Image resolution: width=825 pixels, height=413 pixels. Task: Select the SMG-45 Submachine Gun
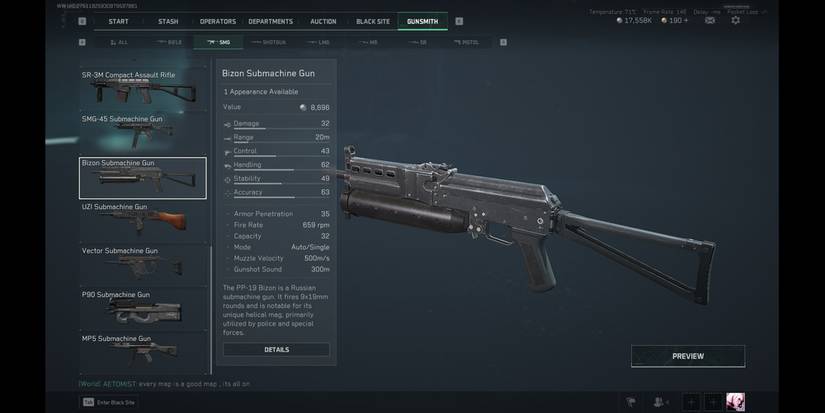tap(143, 133)
